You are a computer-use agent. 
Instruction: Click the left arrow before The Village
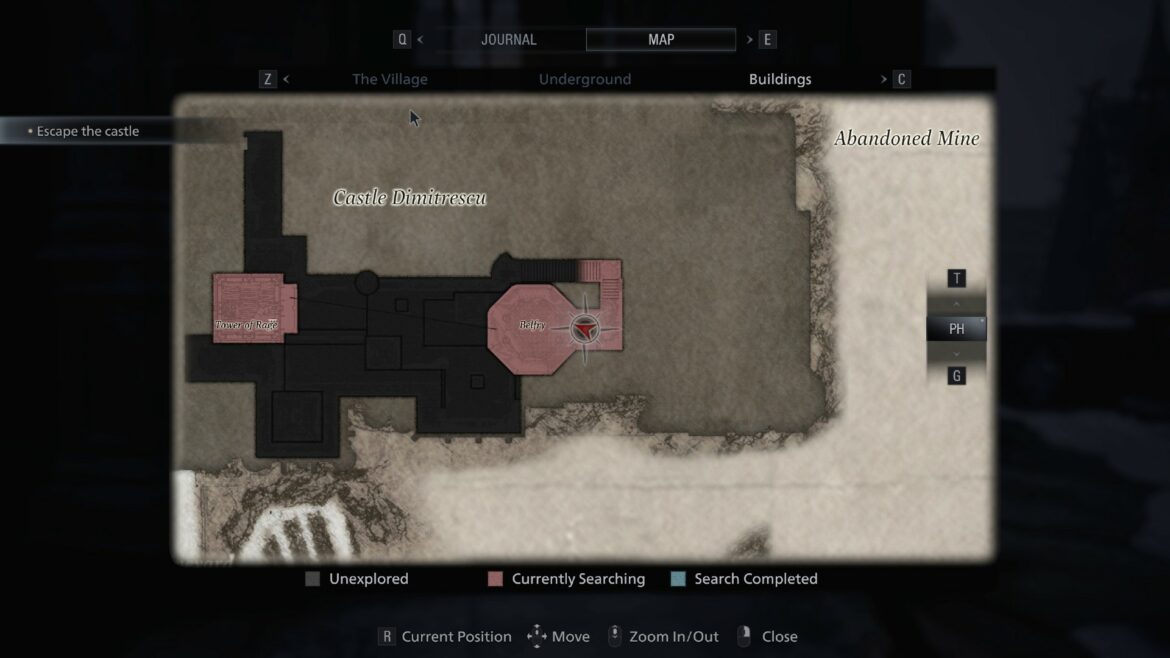click(286, 79)
